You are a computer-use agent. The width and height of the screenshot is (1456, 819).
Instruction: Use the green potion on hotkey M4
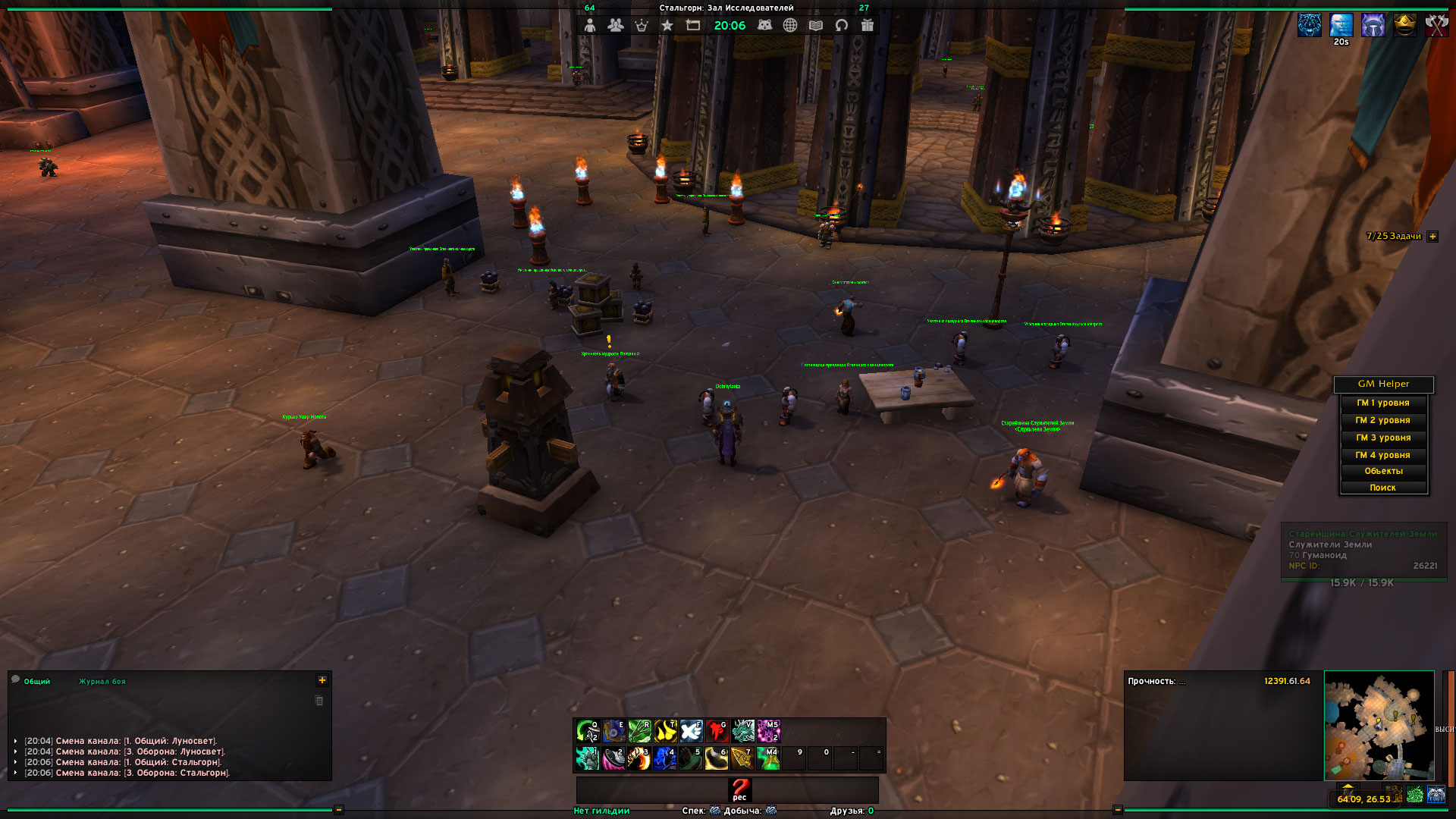(767, 758)
